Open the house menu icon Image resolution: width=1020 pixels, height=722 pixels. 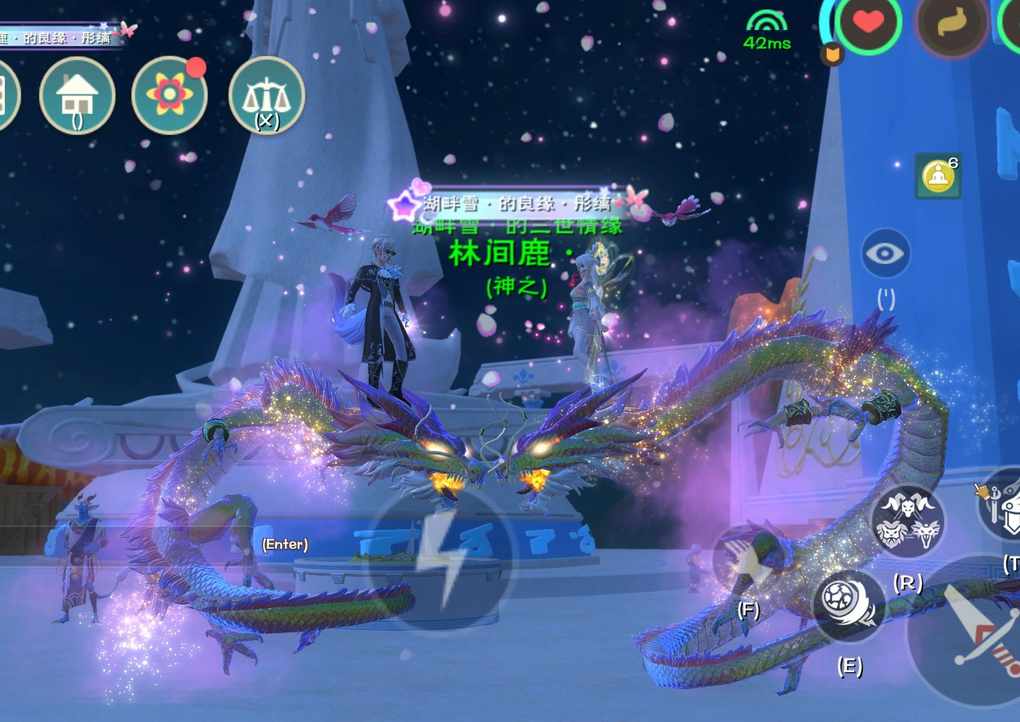[x=77, y=95]
